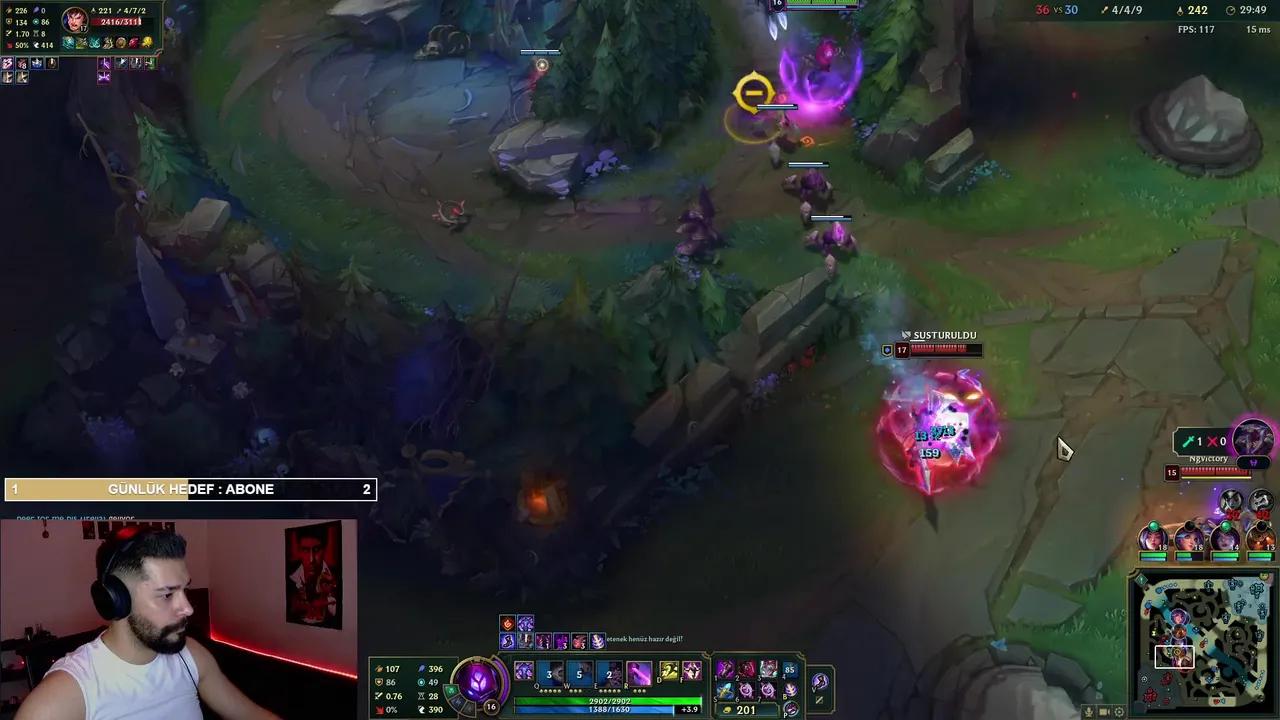The width and height of the screenshot is (1280, 720).
Task: Click the daily goal ABONE overlay banner
Action: pos(190,489)
